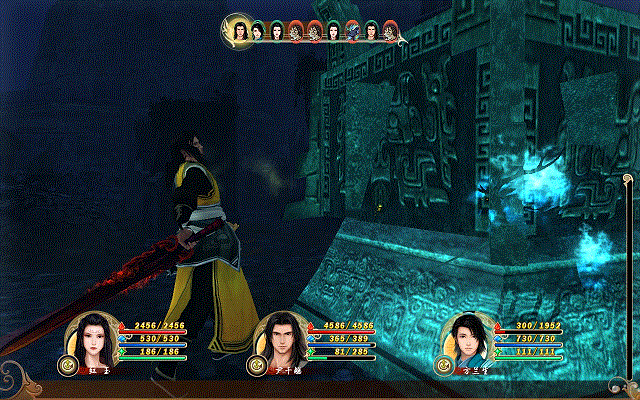The image size is (640, 400).
Task: Select Fang Lansheng's (方兰生) party portrait
Action: pos(469,339)
